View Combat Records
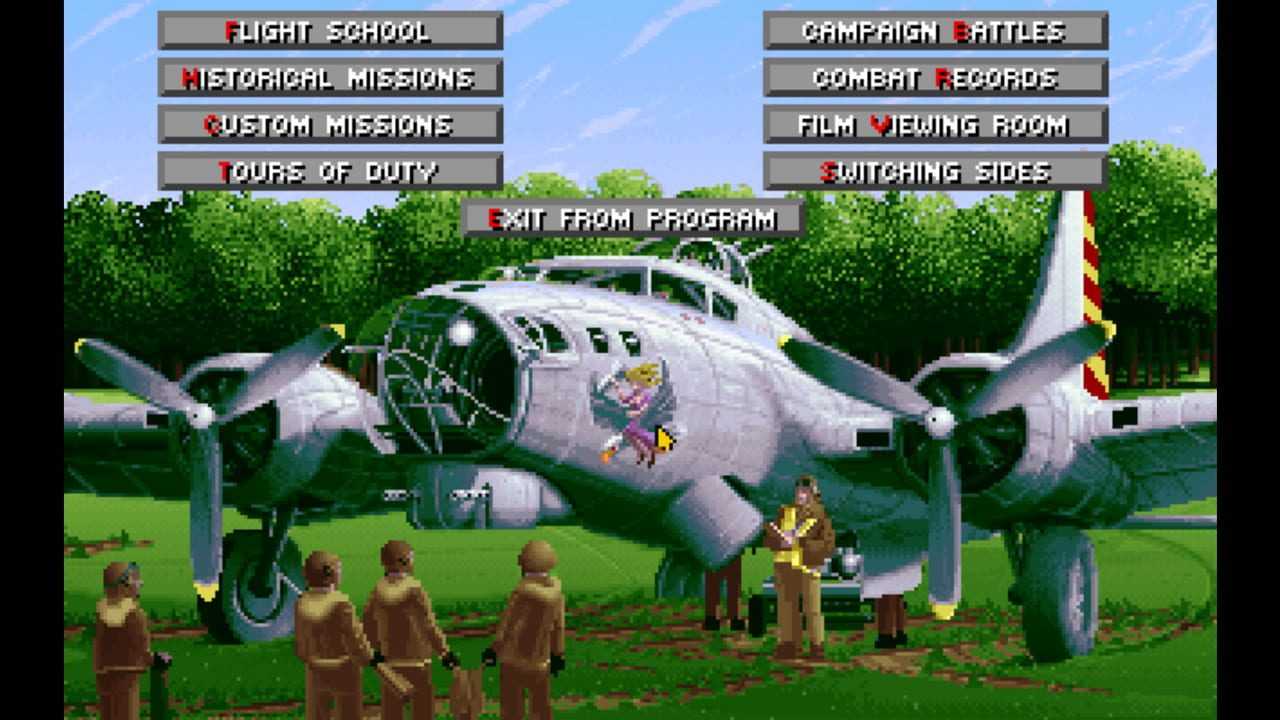 pyautogui.click(x=935, y=78)
